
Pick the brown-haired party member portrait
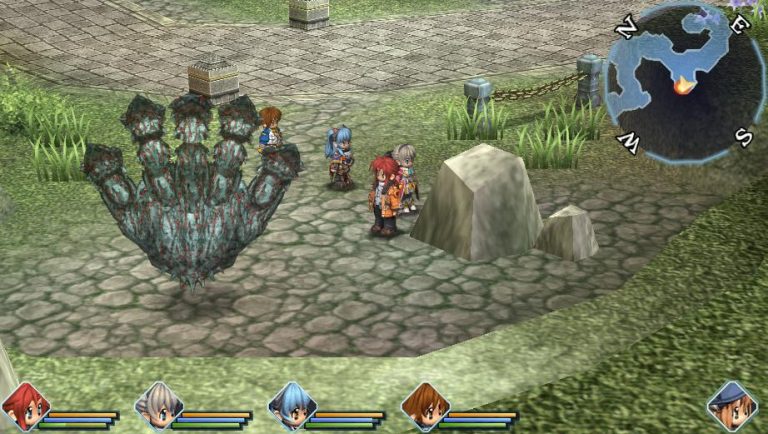424,406
